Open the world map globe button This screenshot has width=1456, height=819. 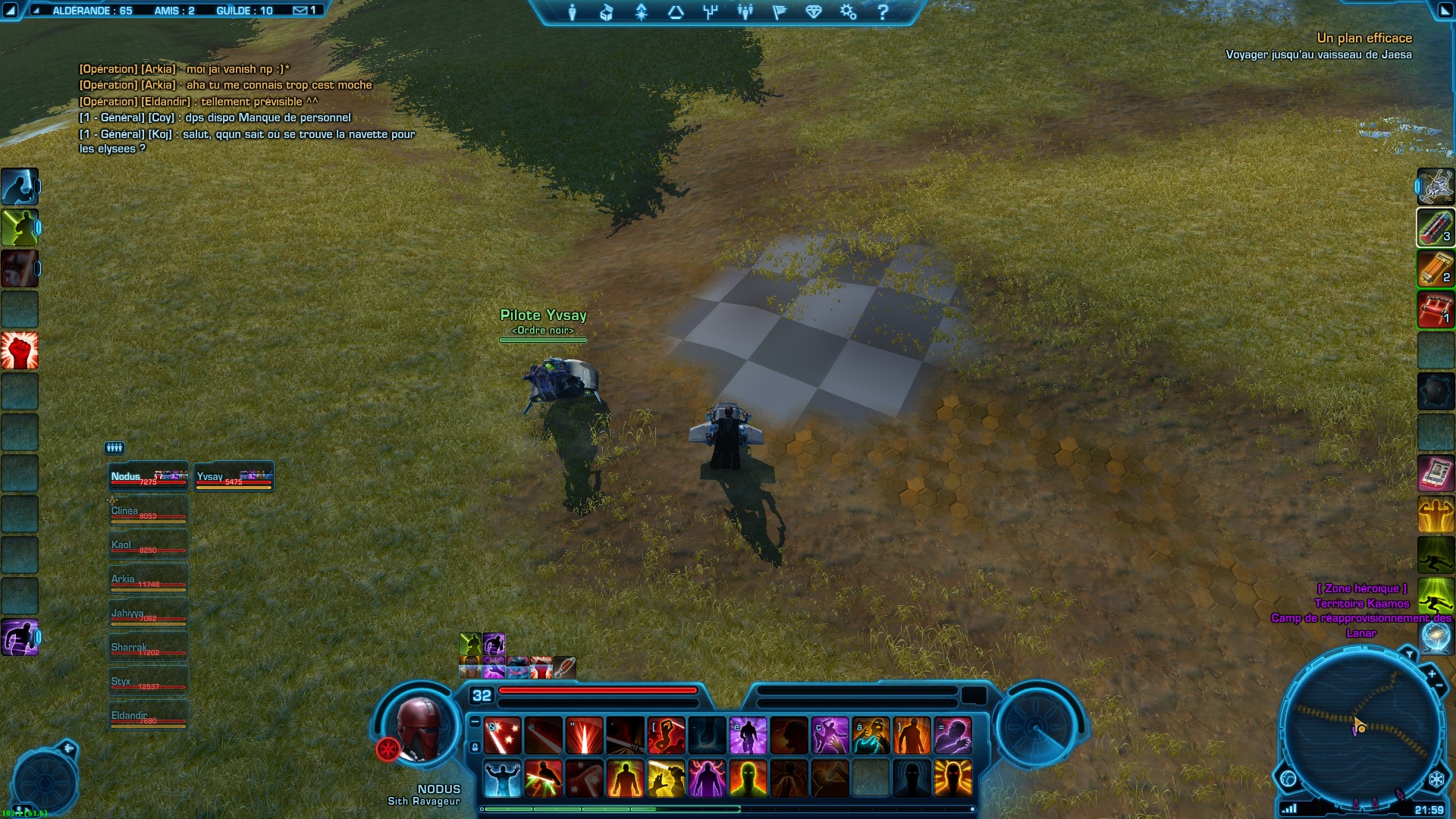tap(1288, 778)
